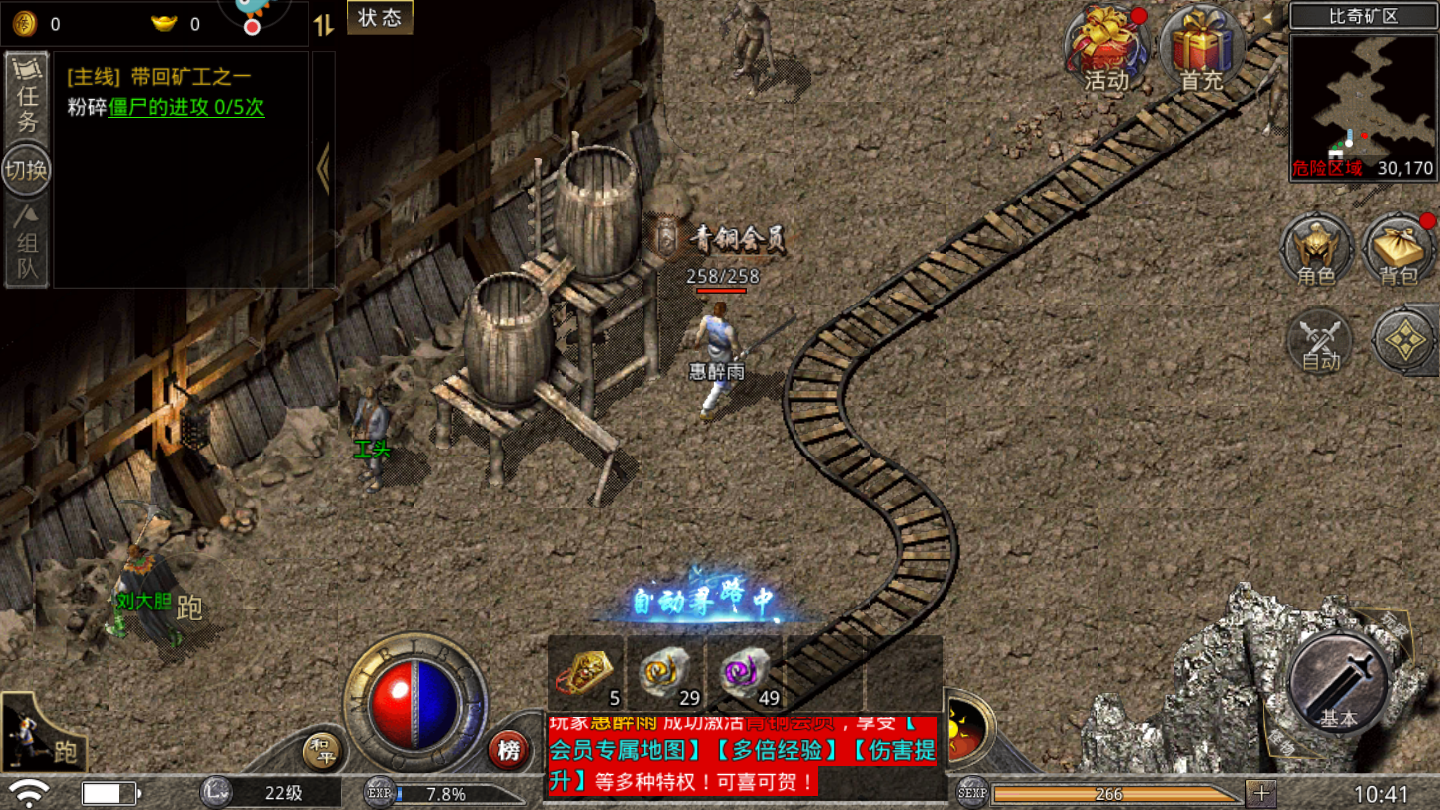Open the 活动 events gift icon
The height and width of the screenshot is (810, 1440).
pyautogui.click(x=1107, y=50)
